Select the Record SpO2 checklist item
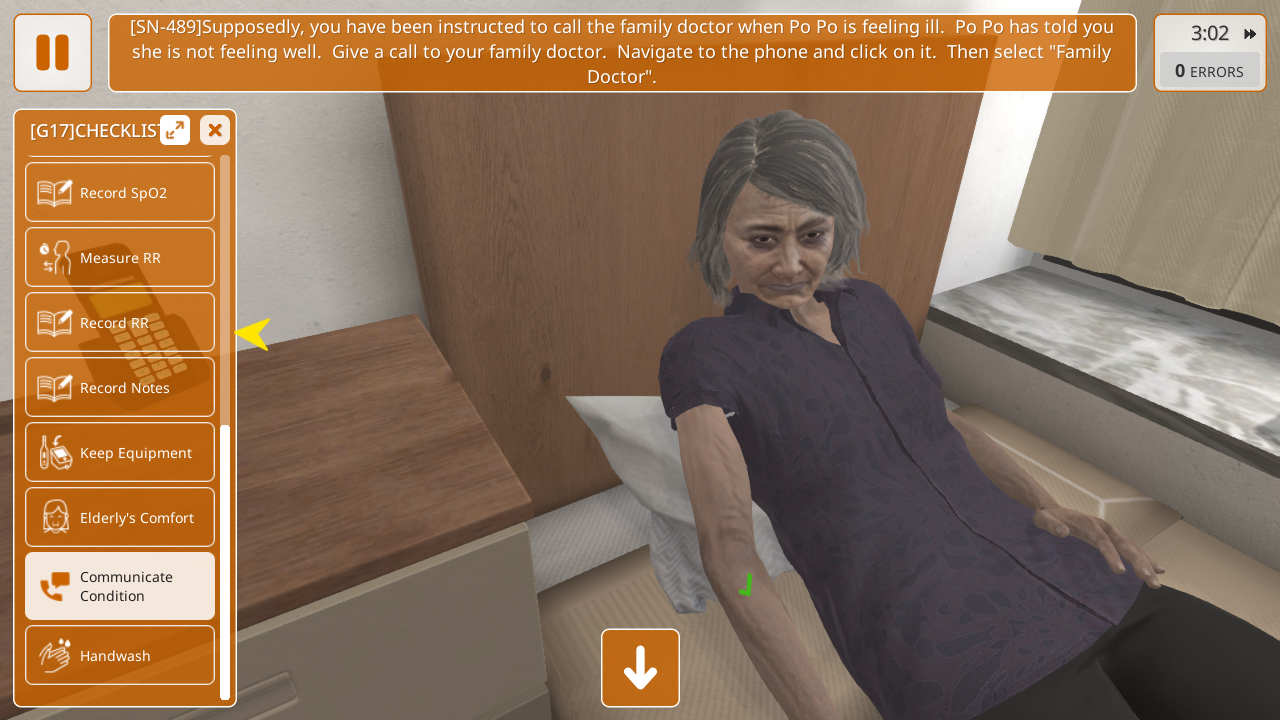1280x720 pixels. [120, 192]
